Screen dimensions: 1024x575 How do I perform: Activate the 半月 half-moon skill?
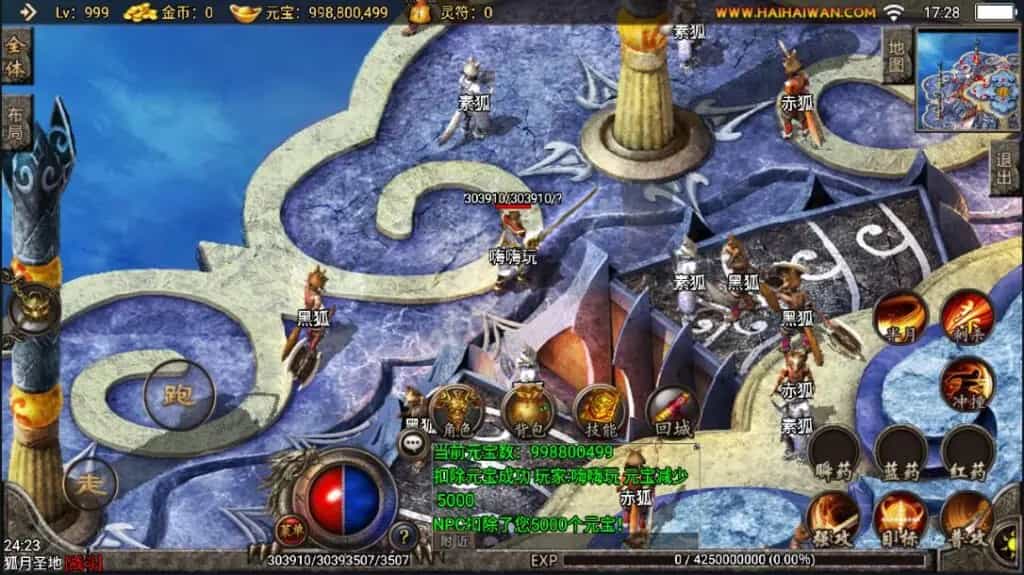tap(898, 317)
